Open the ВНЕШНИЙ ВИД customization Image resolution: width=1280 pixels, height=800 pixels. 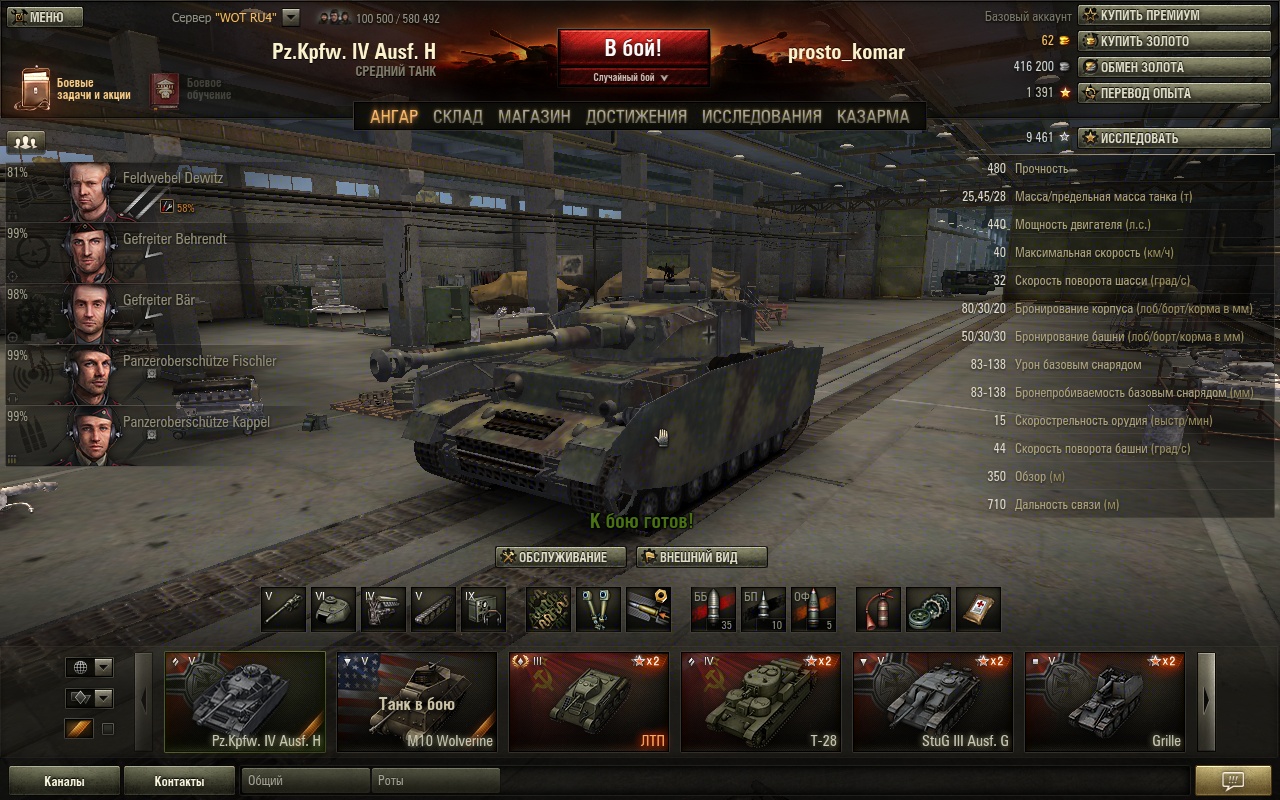pyautogui.click(x=702, y=557)
